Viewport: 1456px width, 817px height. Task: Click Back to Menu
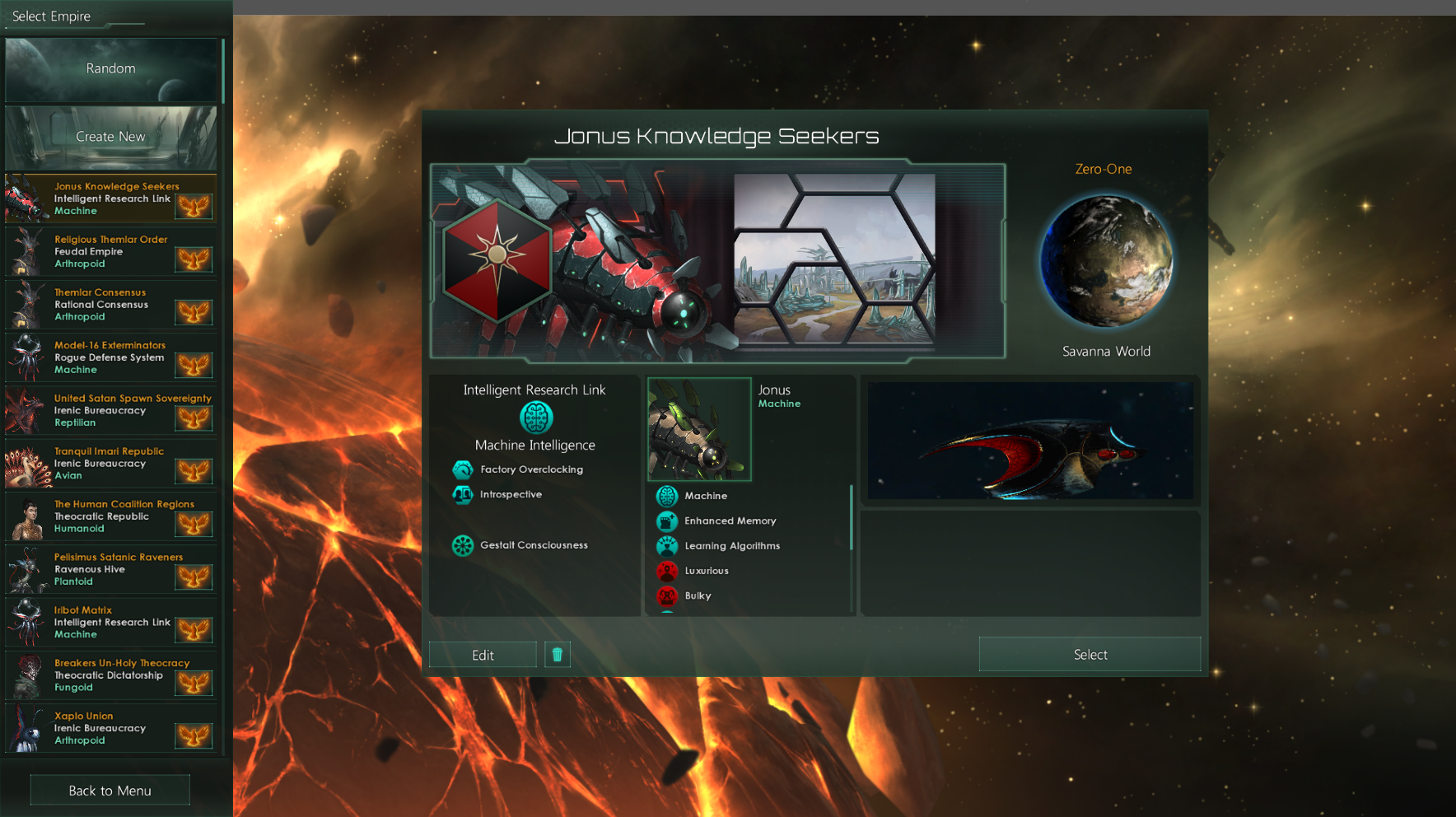point(109,789)
